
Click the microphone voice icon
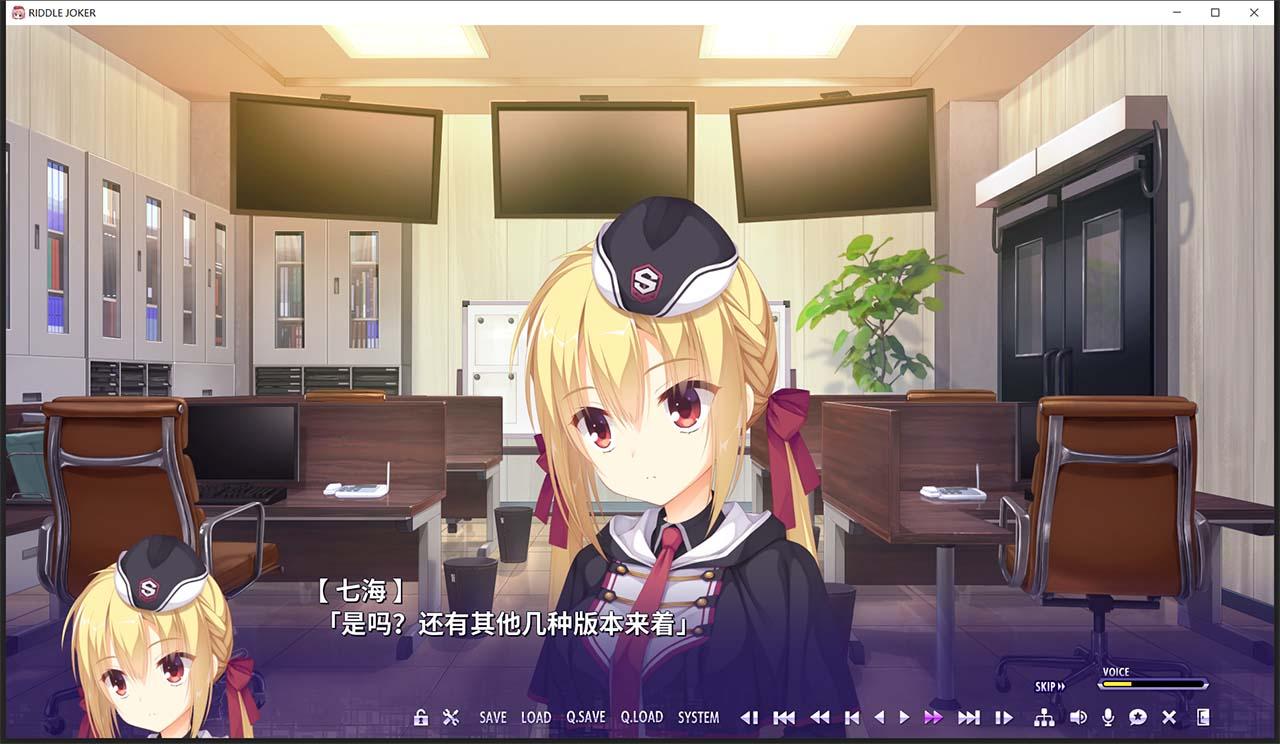point(1108,718)
